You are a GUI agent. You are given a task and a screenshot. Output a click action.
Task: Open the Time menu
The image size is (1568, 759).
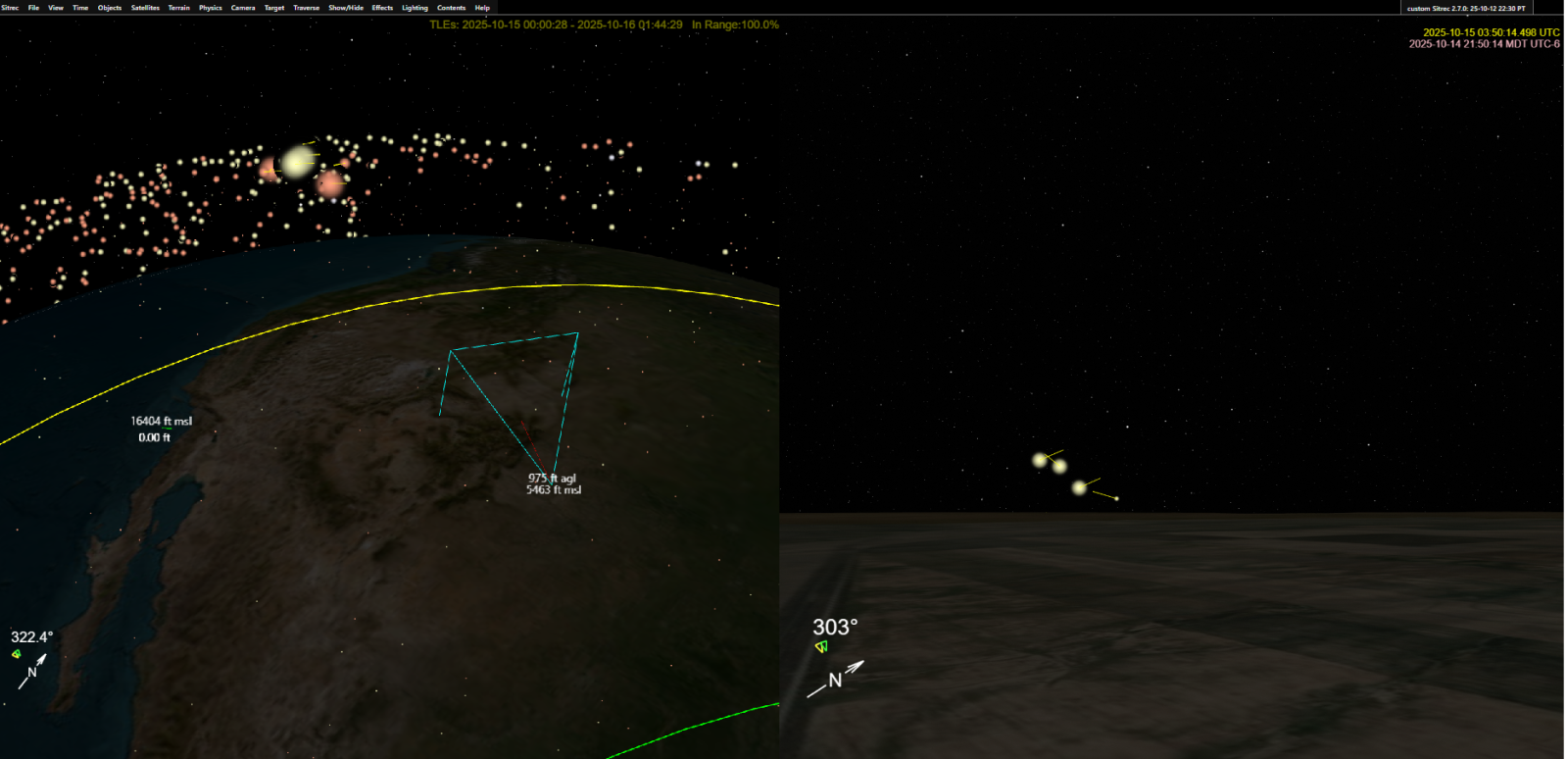pyautogui.click(x=80, y=8)
